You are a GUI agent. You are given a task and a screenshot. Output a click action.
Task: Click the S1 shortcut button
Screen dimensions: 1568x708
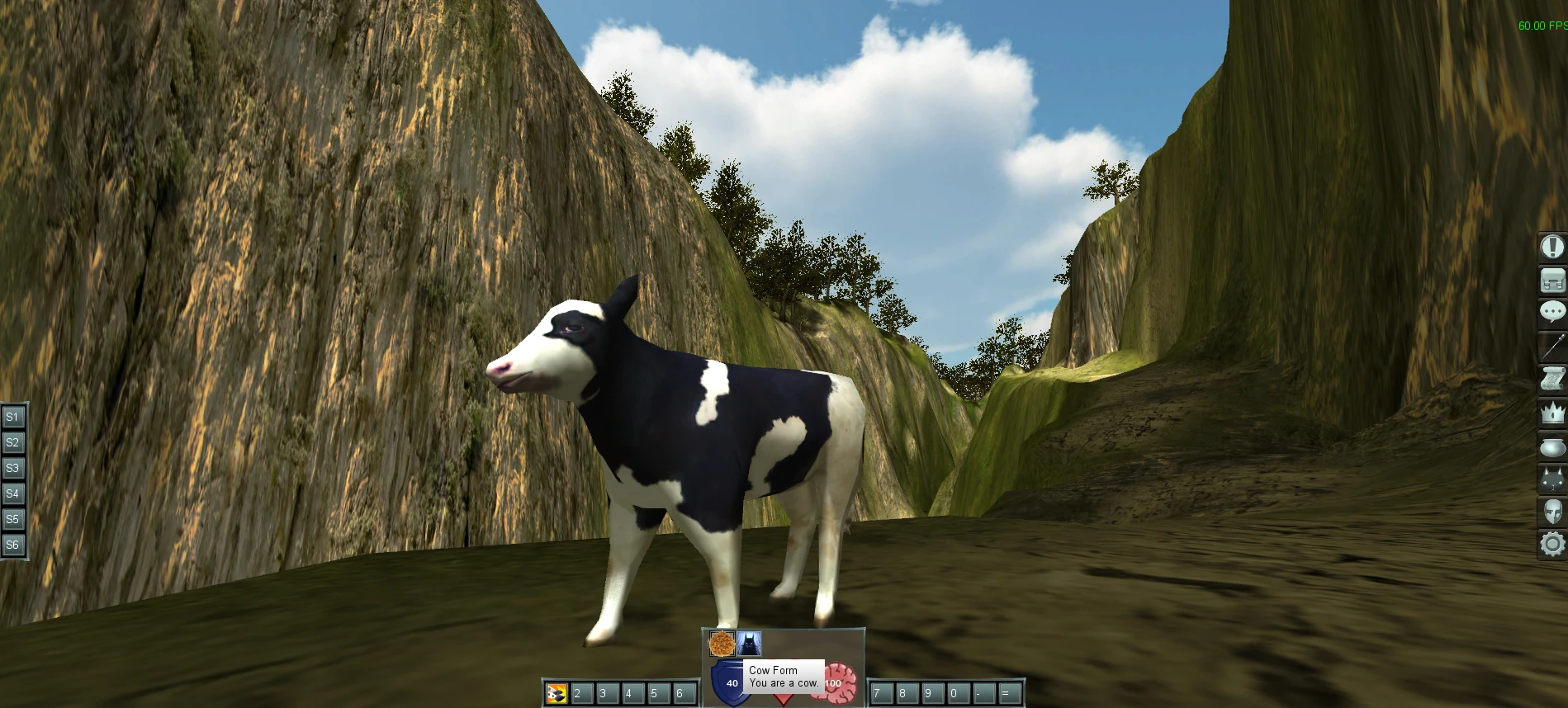coord(12,417)
